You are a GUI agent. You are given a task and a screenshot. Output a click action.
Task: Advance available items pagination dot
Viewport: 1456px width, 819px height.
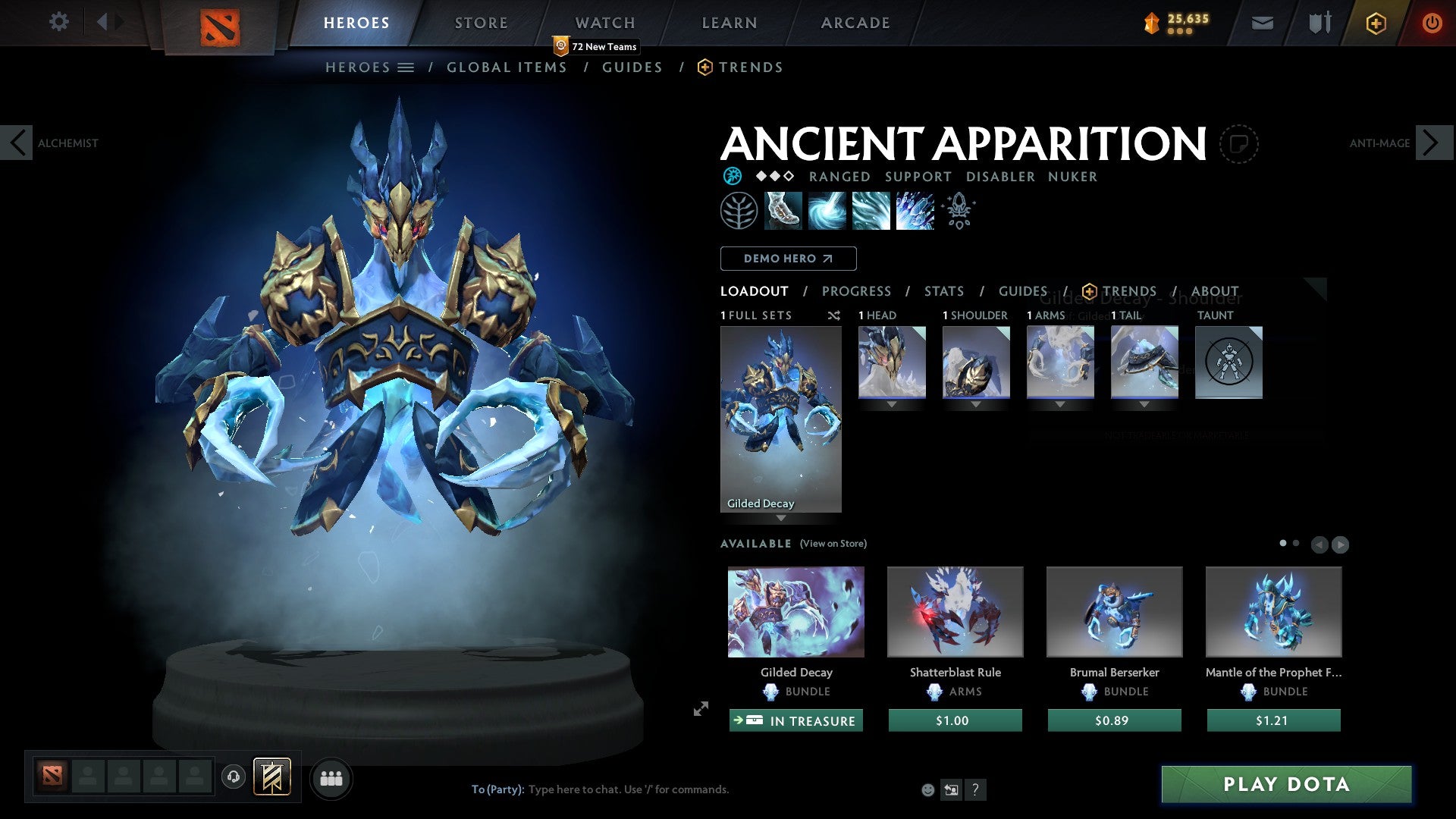1295,544
